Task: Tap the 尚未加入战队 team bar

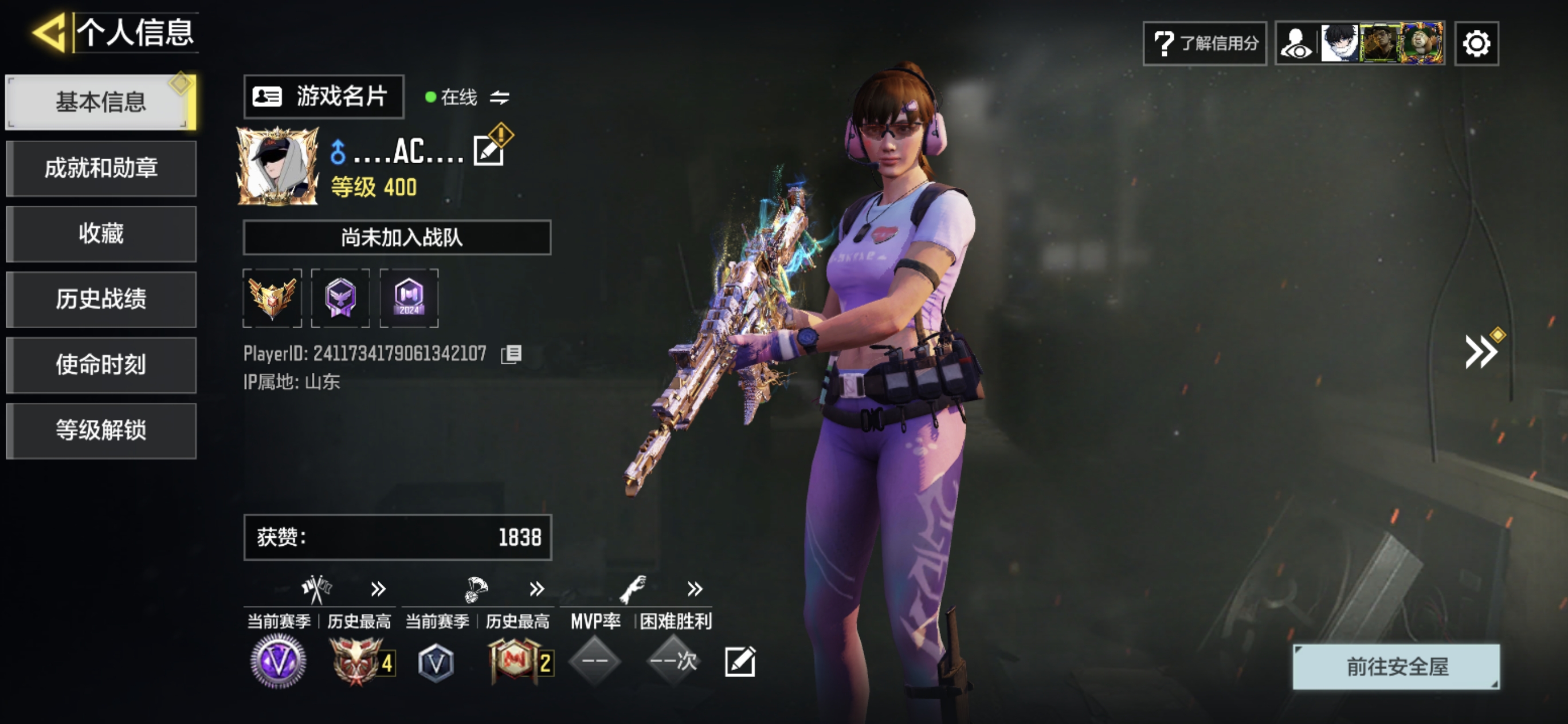Action: (397, 237)
